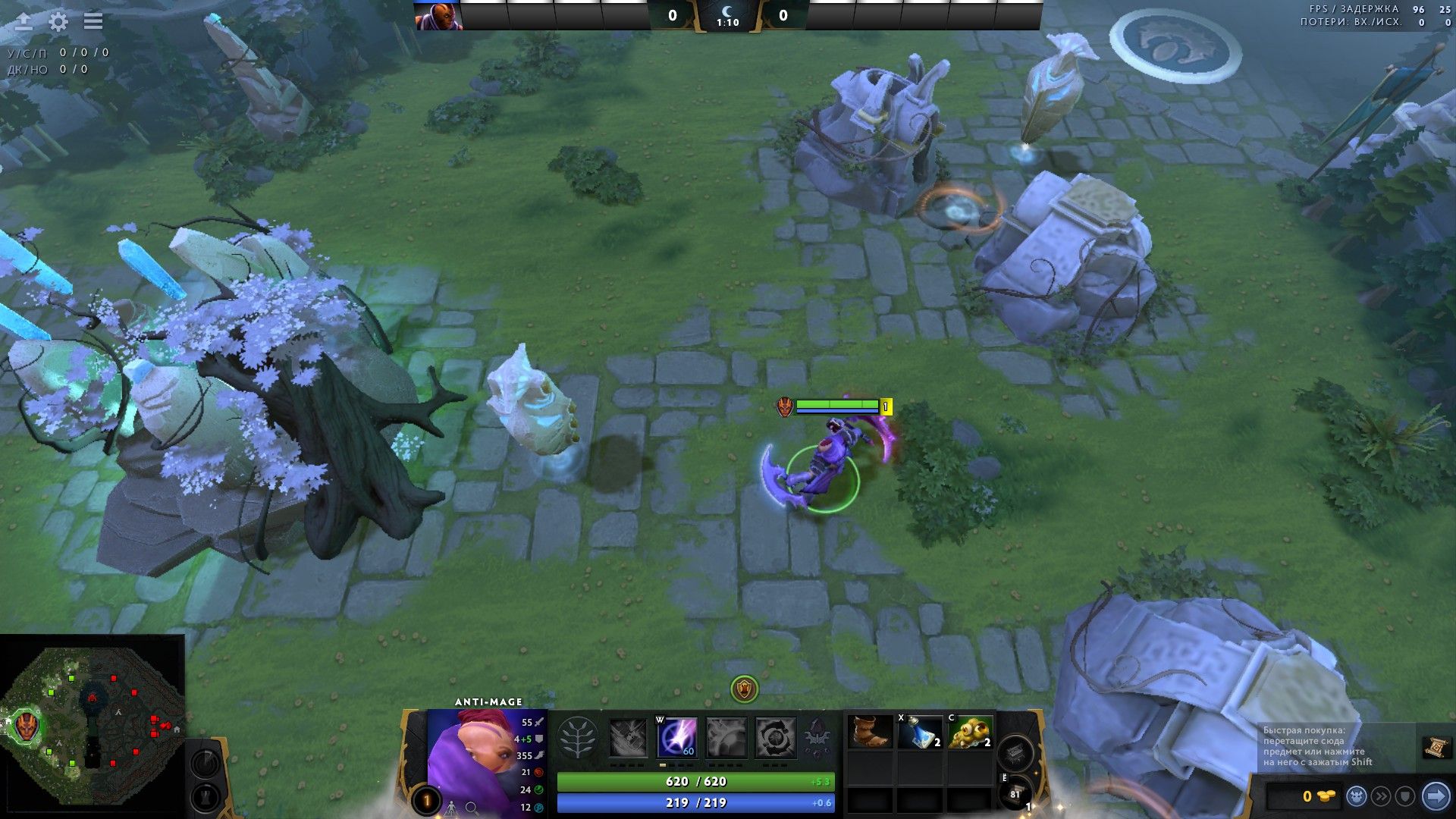Select Anti-Mage portrait in the top bar
Screen dimensions: 1456x819
[438, 16]
